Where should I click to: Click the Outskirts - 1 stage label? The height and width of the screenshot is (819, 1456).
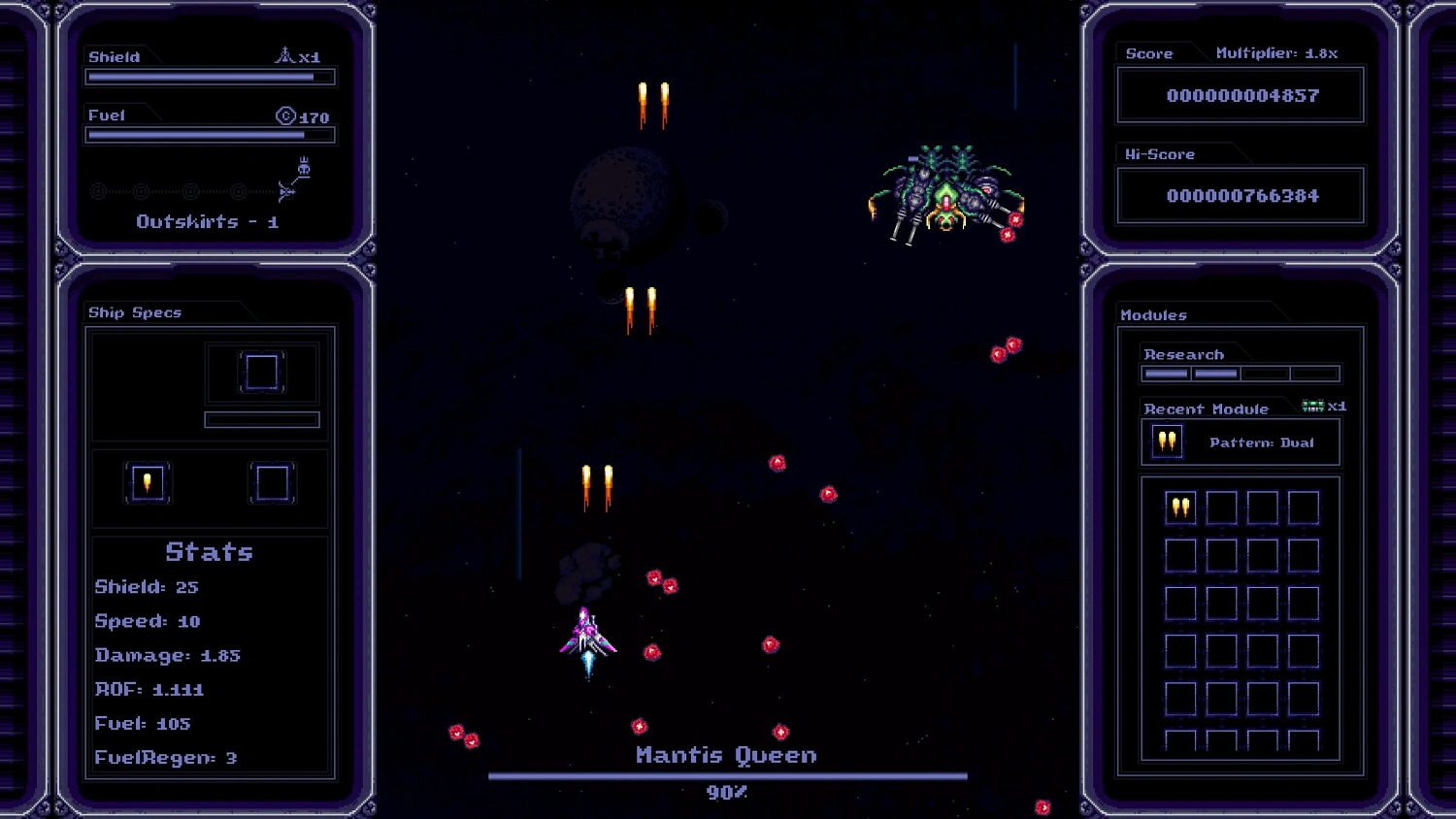tap(206, 221)
